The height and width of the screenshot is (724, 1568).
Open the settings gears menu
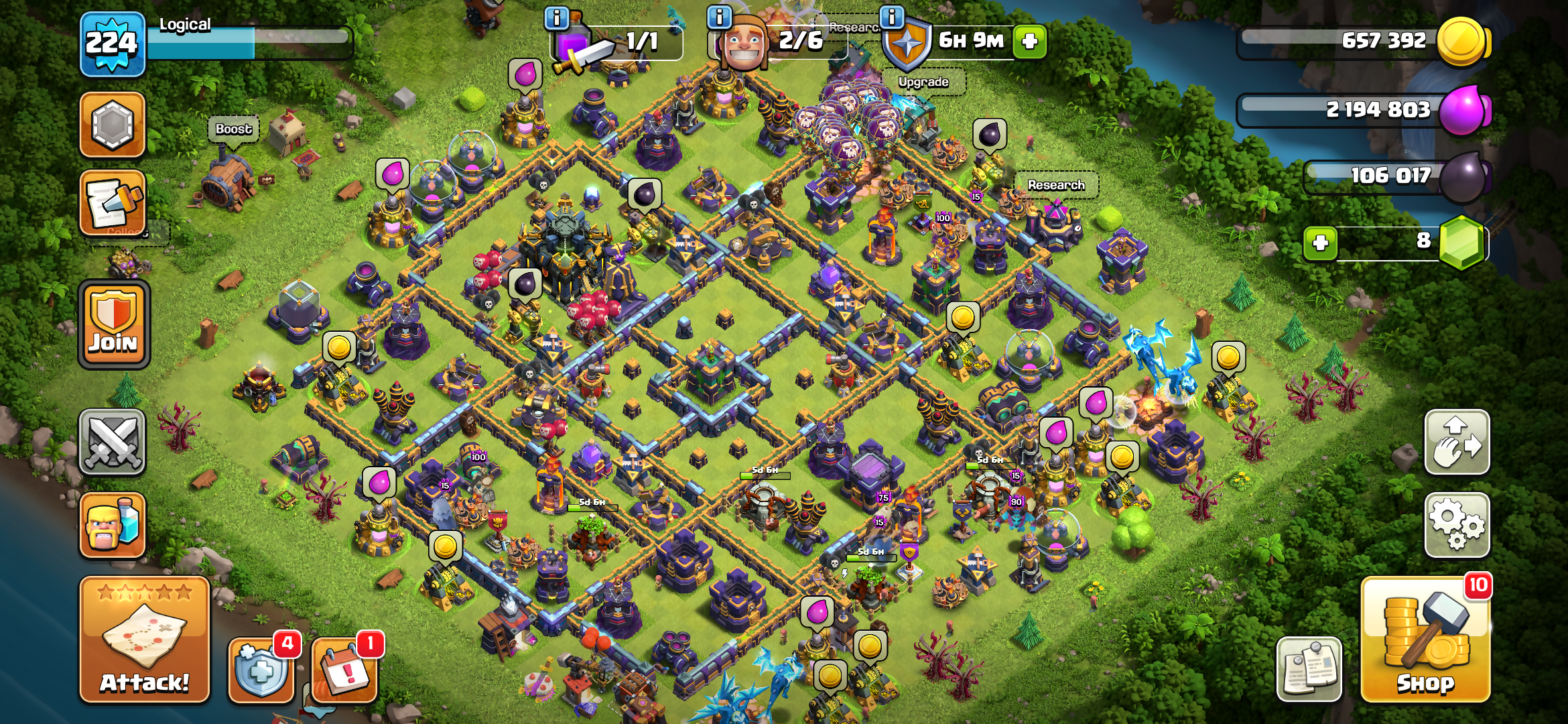1457,525
